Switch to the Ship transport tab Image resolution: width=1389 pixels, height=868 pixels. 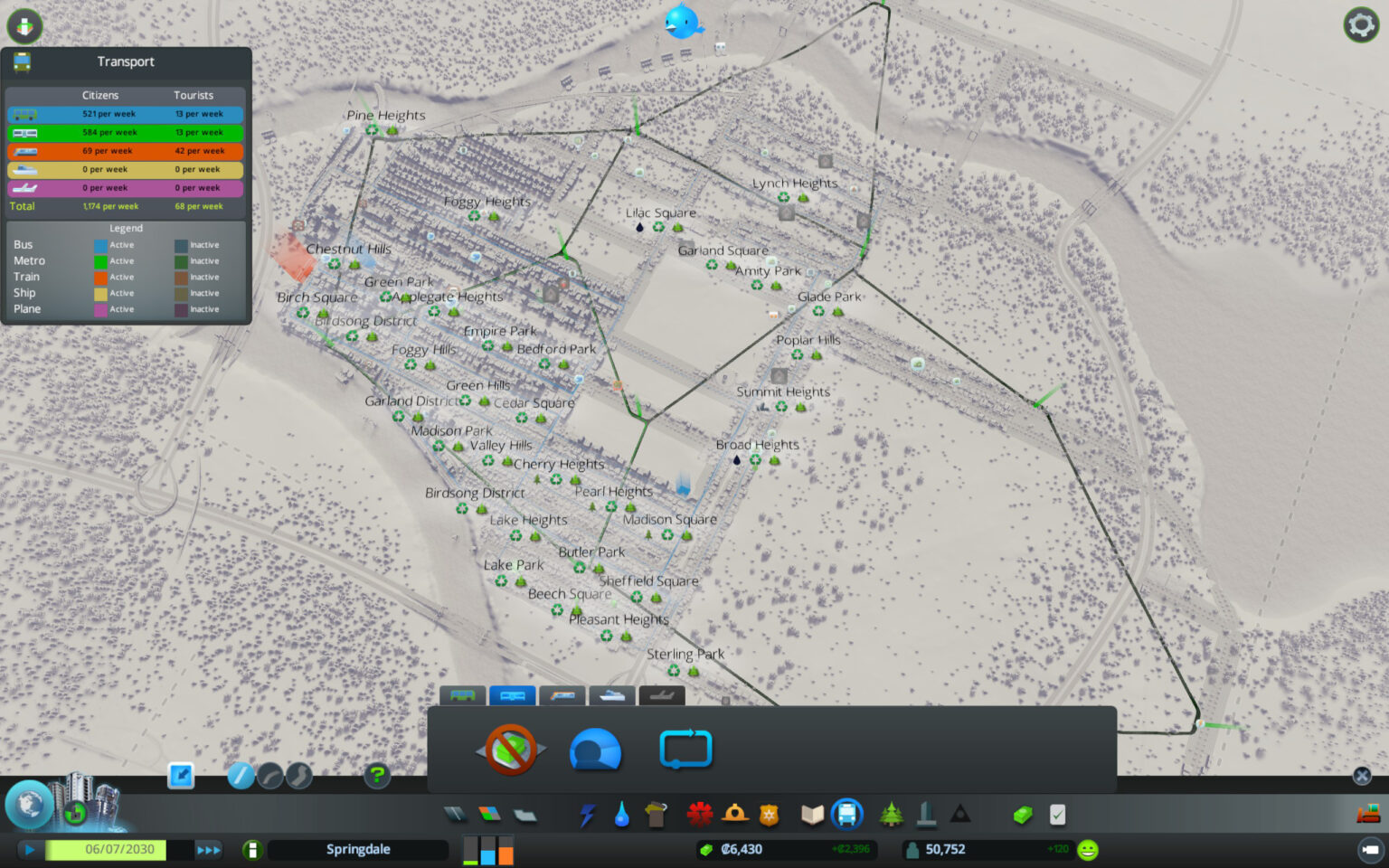(611, 696)
